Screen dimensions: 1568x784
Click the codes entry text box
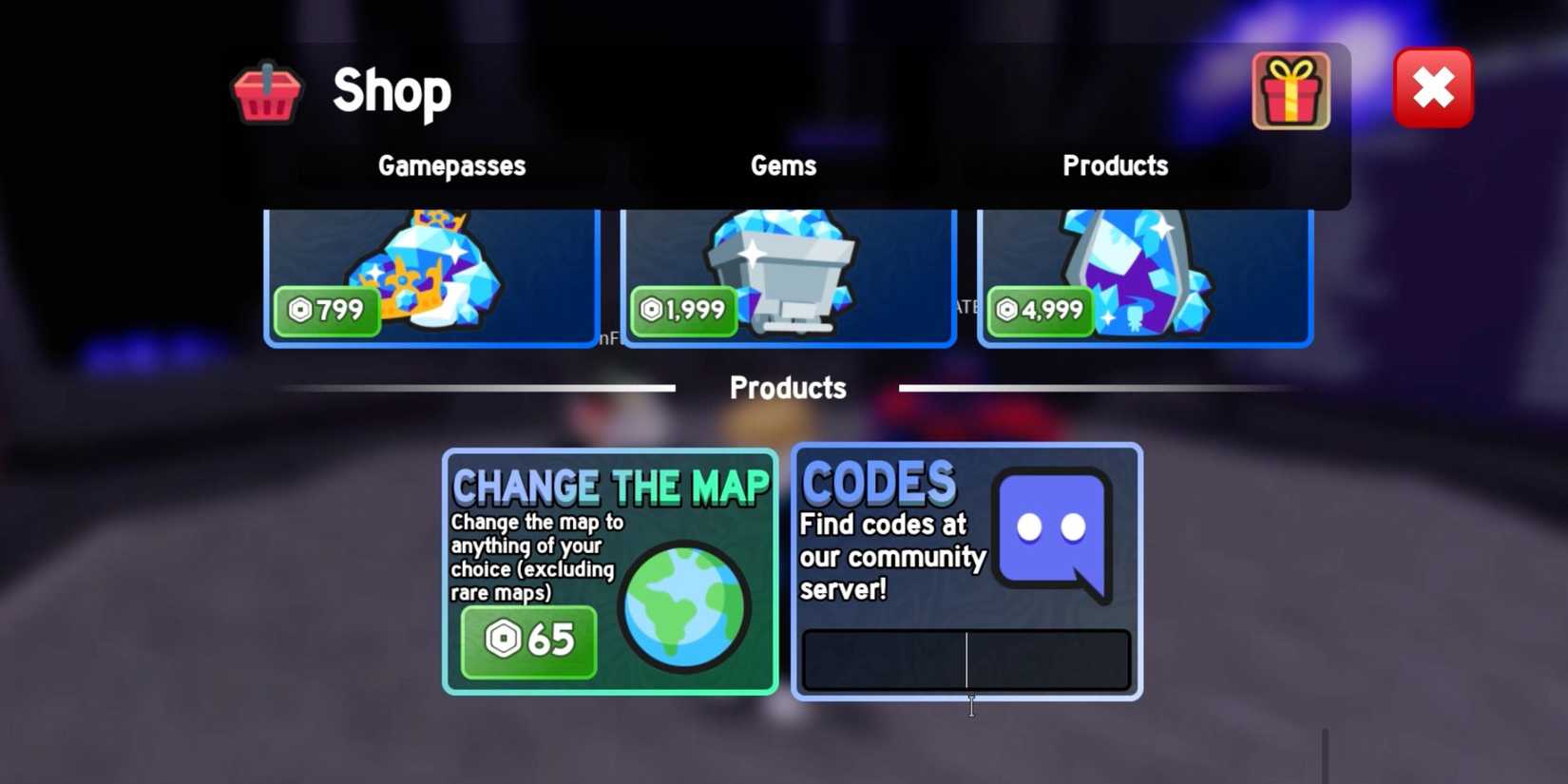(x=966, y=659)
